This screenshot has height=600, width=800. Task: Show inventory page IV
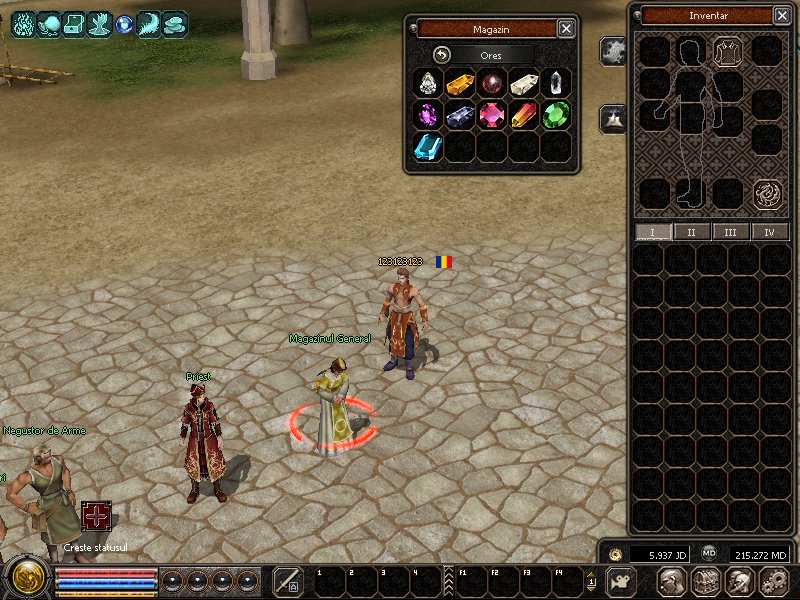click(769, 232)
